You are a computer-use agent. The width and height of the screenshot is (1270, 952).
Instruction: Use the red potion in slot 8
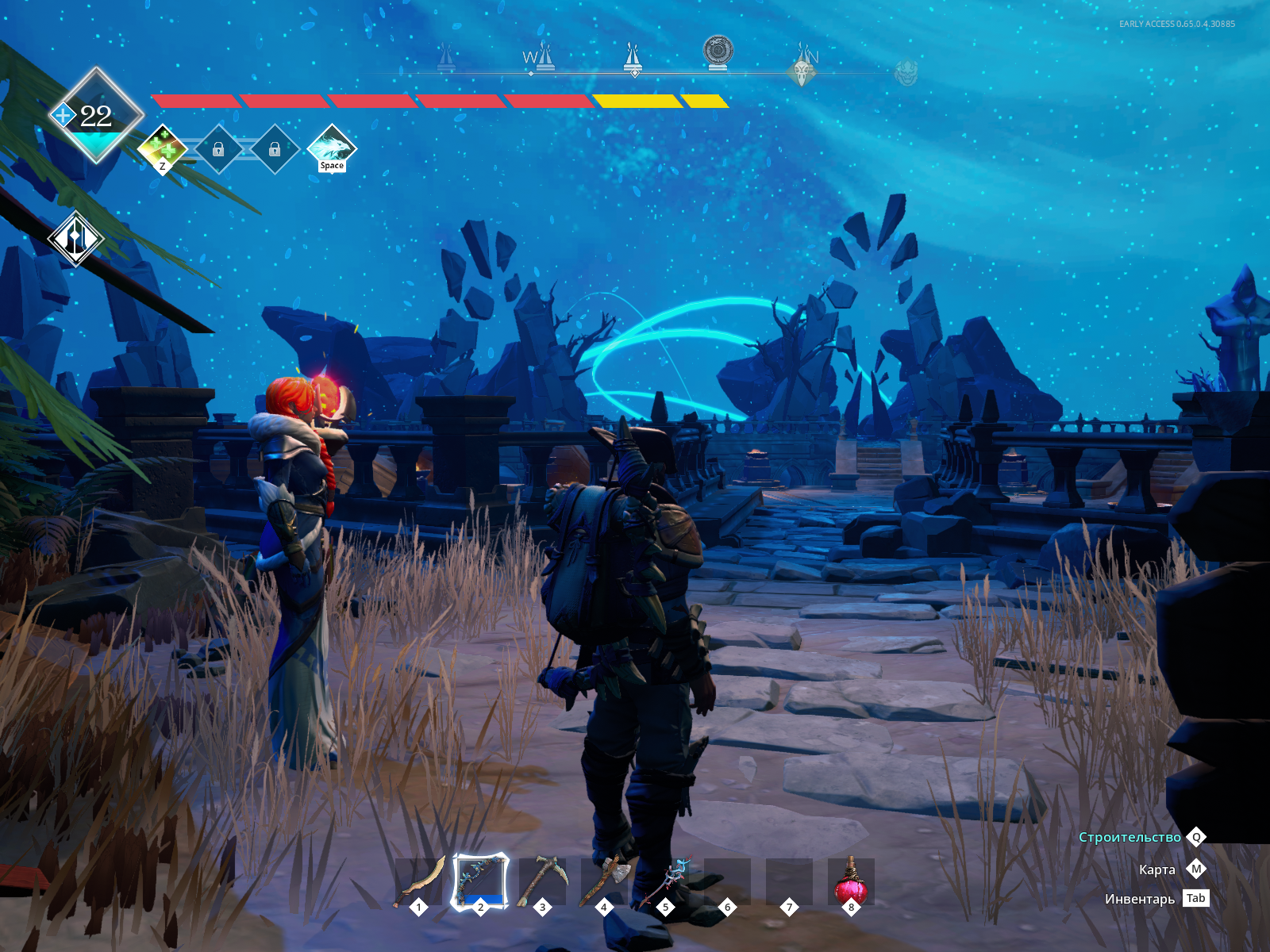(x=850, y=881)
